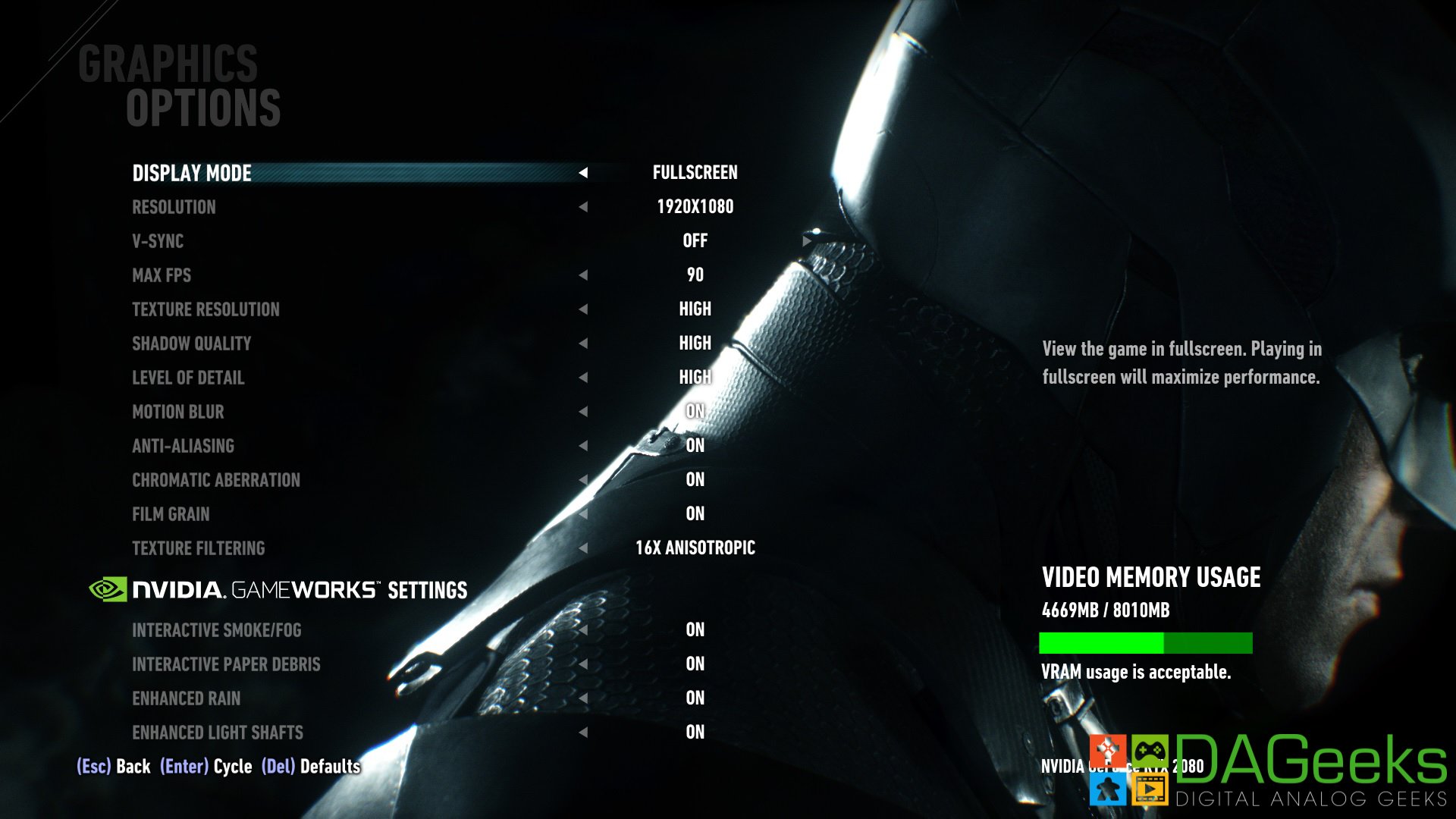
Task: Select the Texture Filtering row
Action: (x=199, y=548)
